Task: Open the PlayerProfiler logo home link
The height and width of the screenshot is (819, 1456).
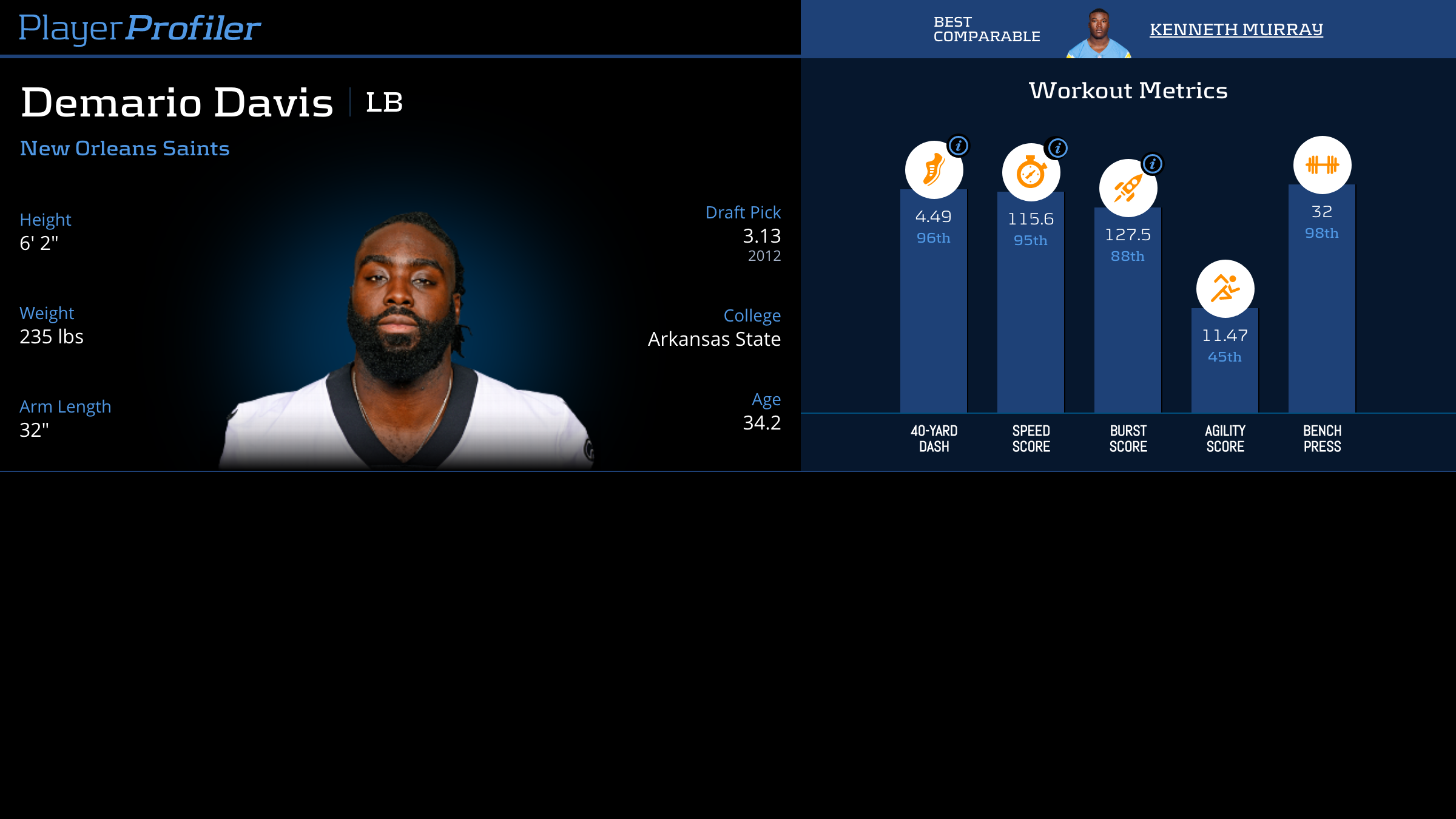Action: point(140,29)
